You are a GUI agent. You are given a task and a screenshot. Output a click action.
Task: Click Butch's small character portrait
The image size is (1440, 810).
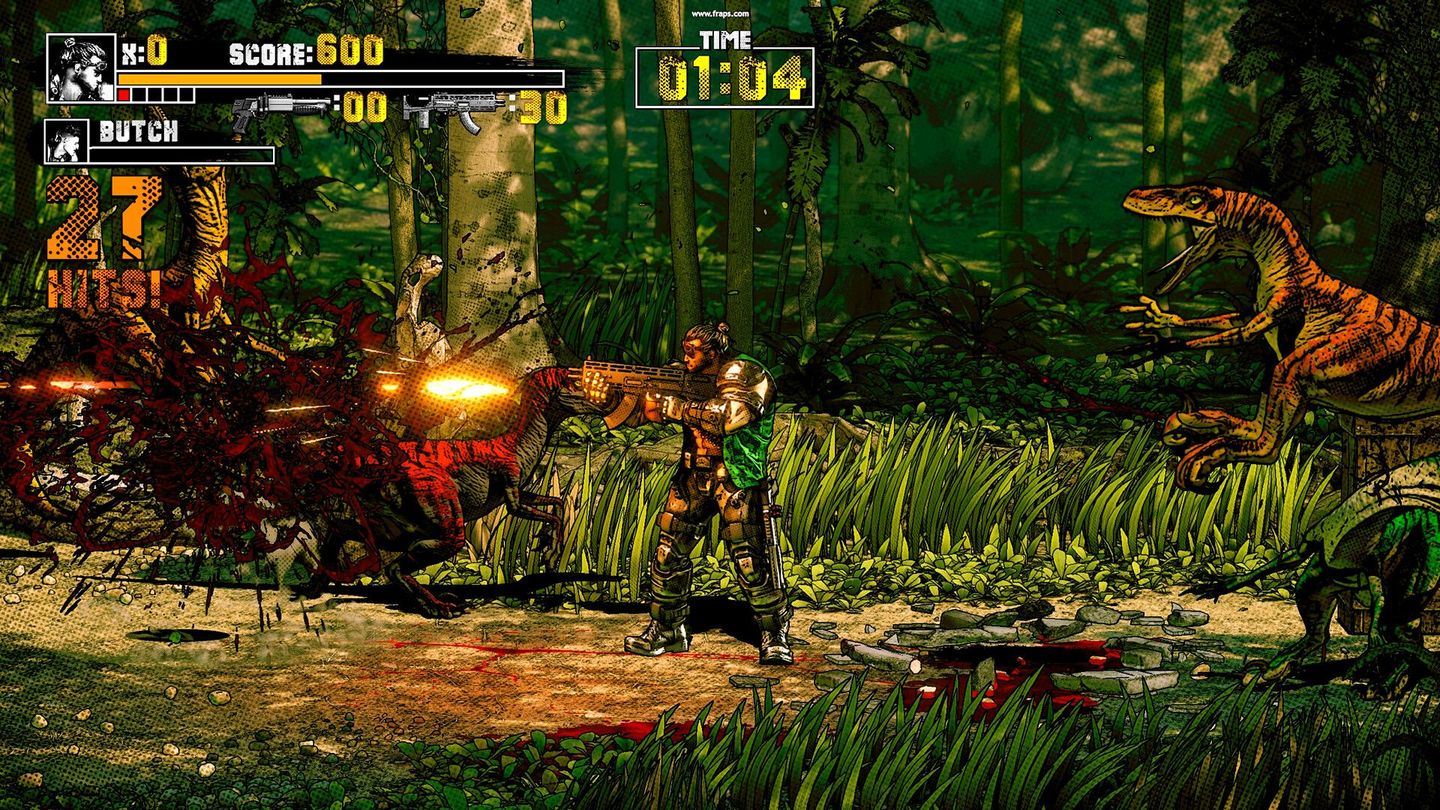[67, 142]
